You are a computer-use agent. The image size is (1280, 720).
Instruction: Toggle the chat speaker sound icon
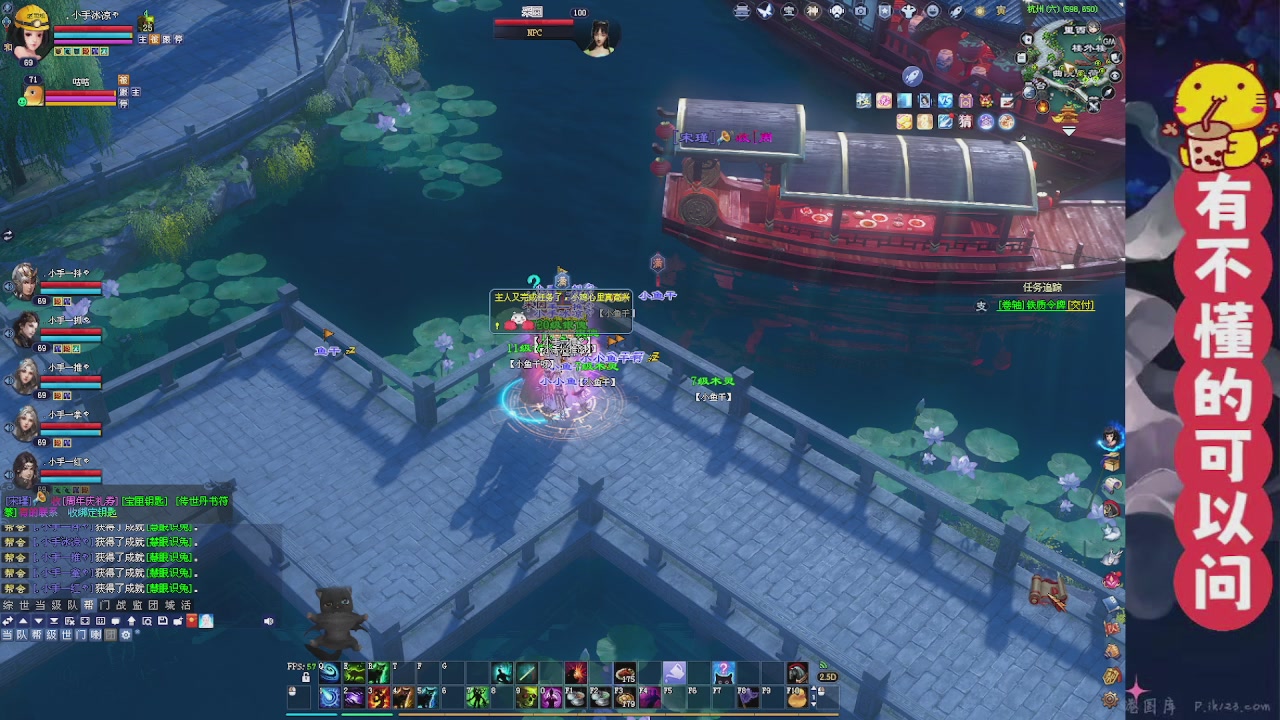tap(268, 621)
